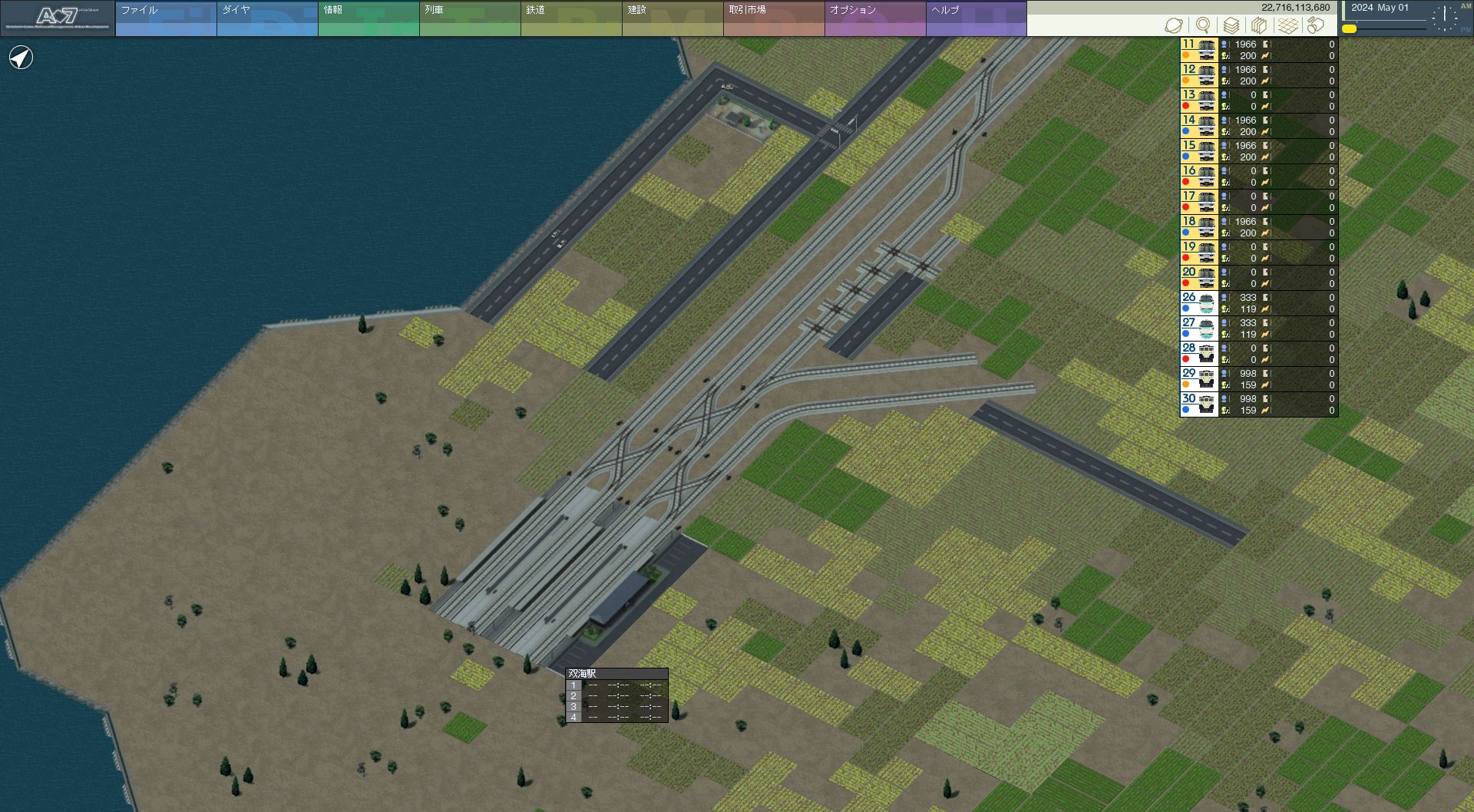
Task: Select train number 30 in the list
Action: click(1199, 404)
